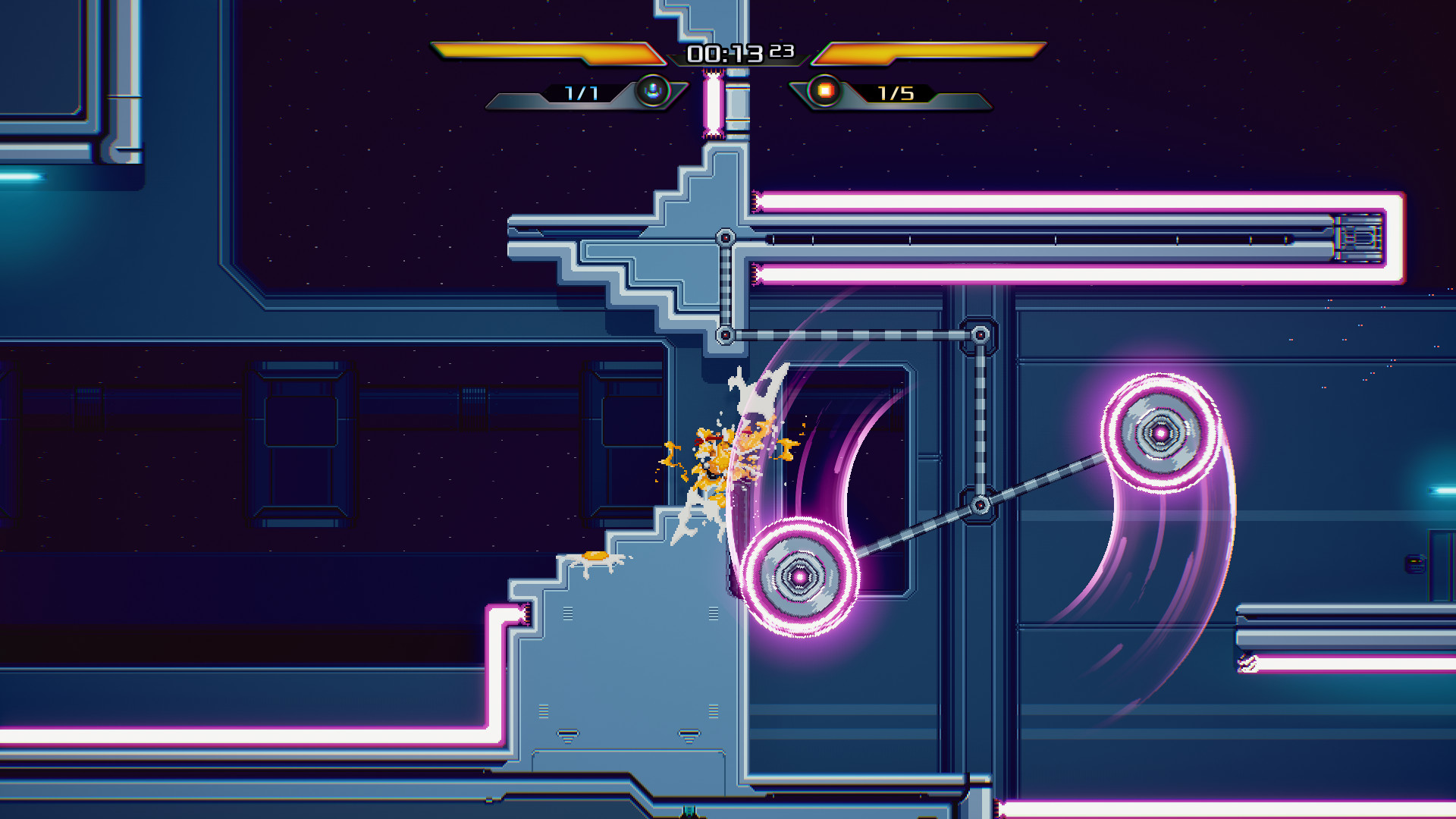Image resolution: width=1456 pixels, height=819 pixels.
Task: Click the top pivot bolt on the vertical rail
Action: click(x=725, y=238)
